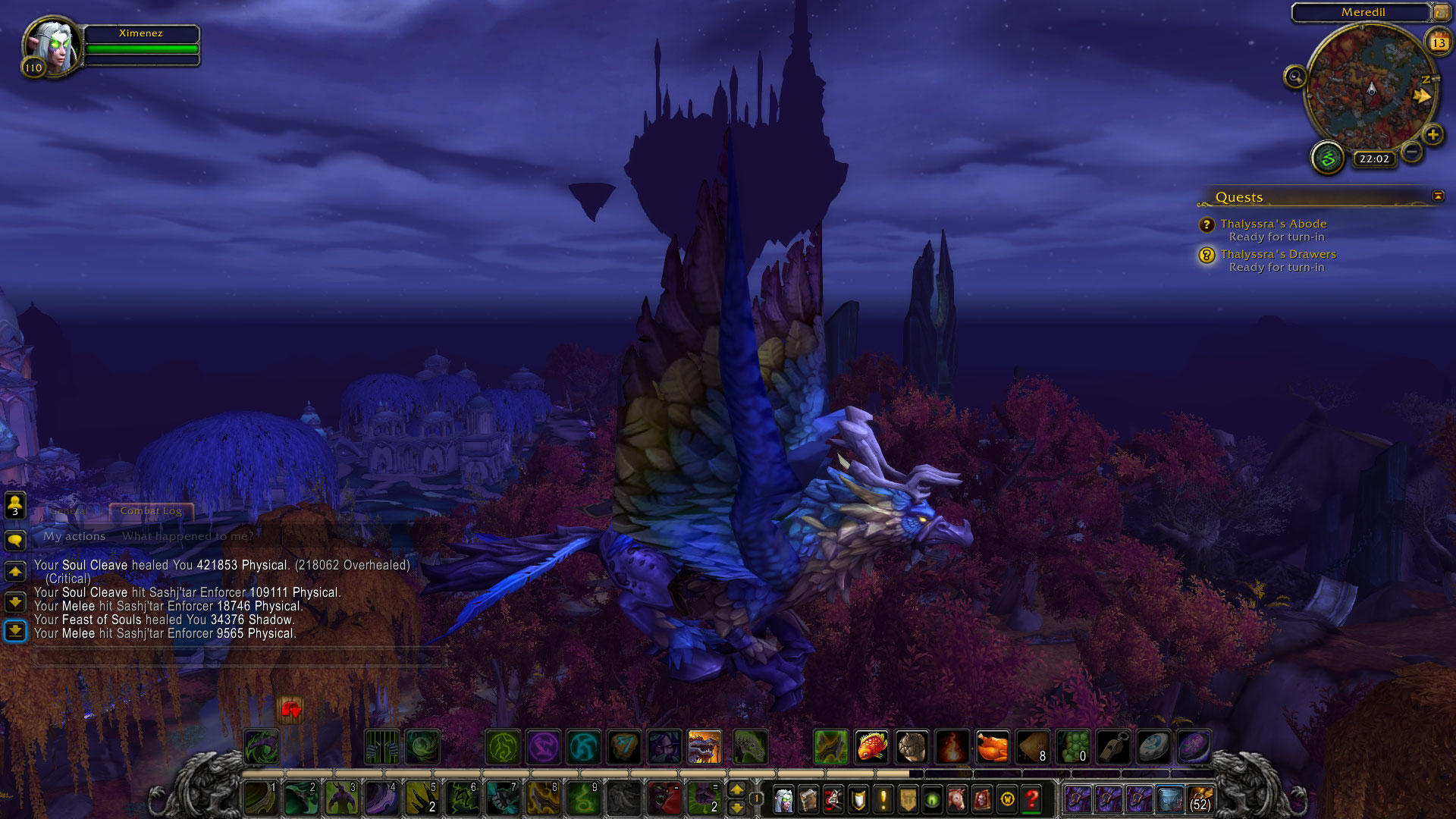Choose the "What happened to me?" filter
This screenshot has width=1456, height=819.
click(x=188, y=536)
